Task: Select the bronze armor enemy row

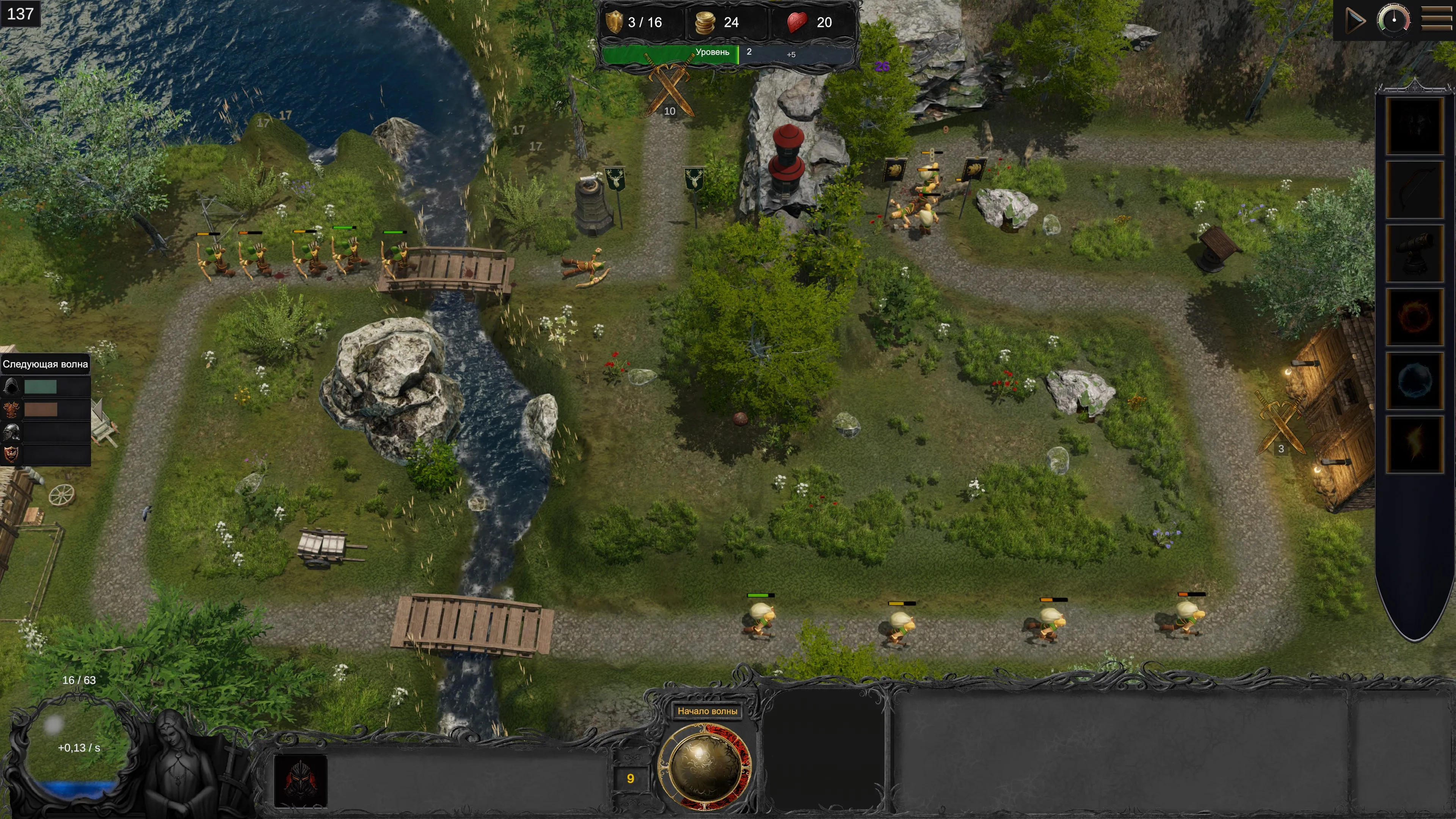Action: coord(45,409)
